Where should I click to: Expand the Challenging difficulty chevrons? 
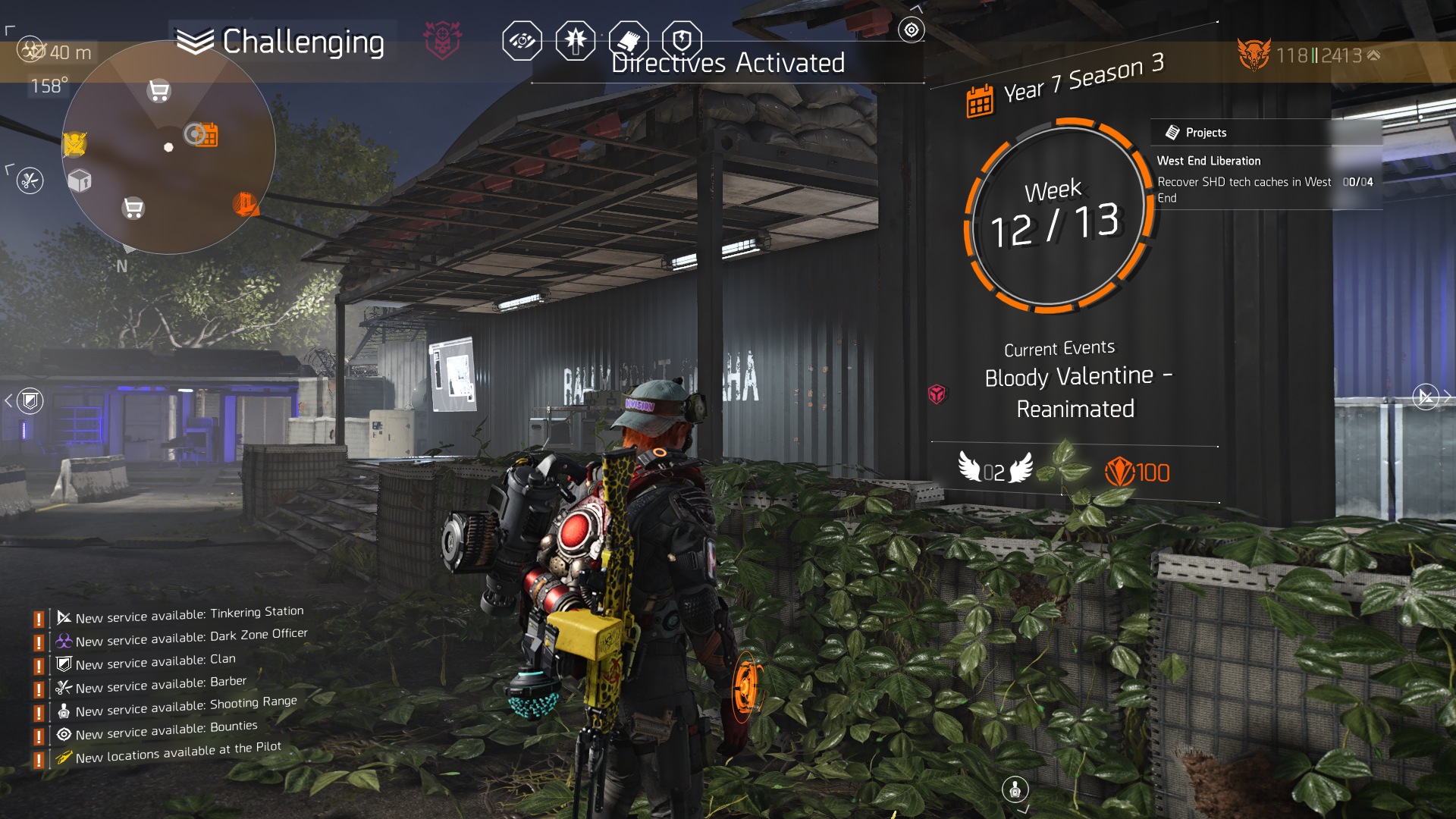coord(196,41)
